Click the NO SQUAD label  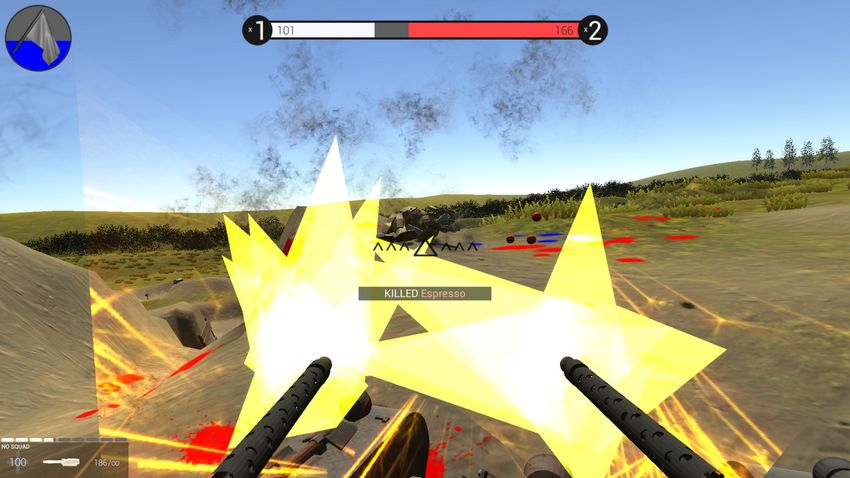(15, 447)
